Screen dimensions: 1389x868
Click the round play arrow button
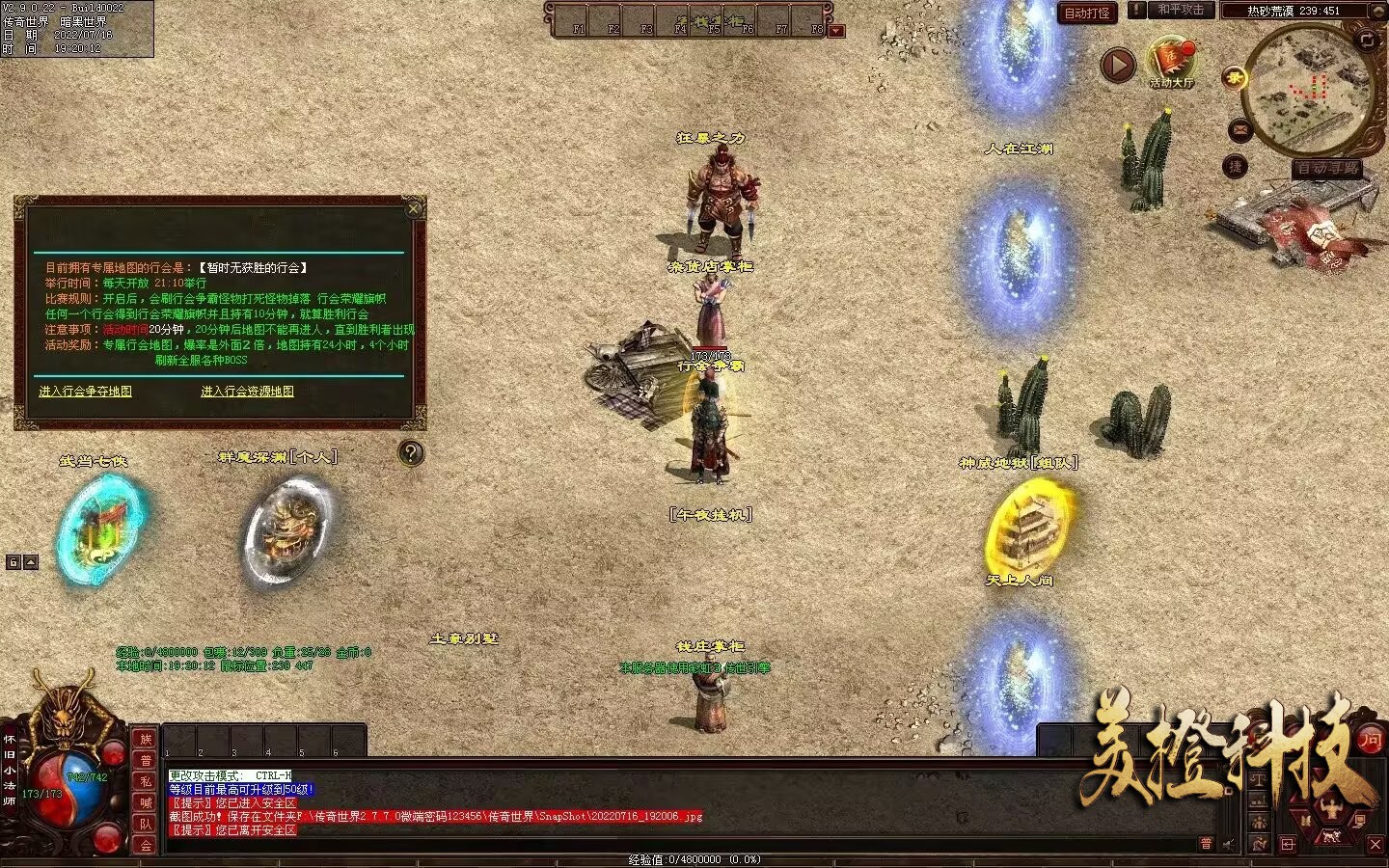tap(1118, 66)
